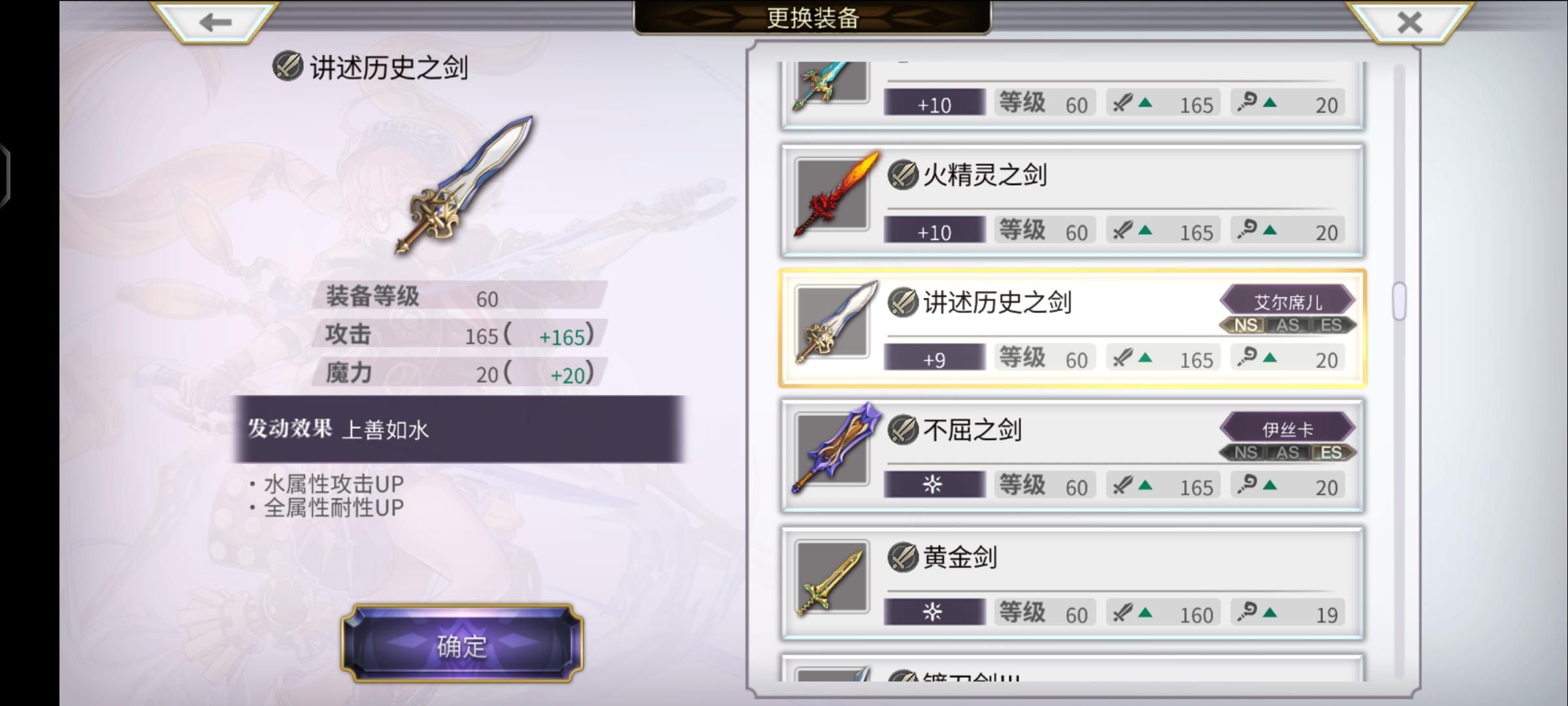
Task: Toggle the ES badge on 不屈之剑
Action: coord(1331,451)
